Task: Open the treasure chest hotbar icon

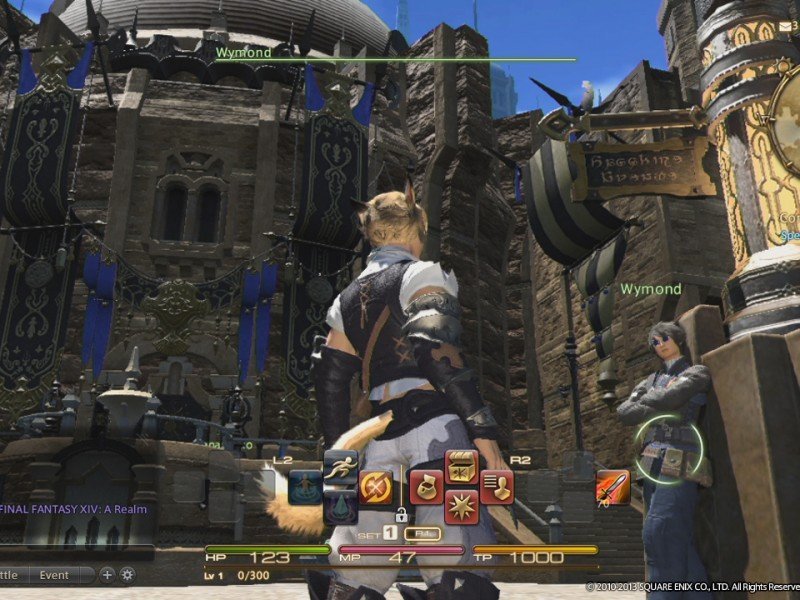Action: click(x=460, y=467)
